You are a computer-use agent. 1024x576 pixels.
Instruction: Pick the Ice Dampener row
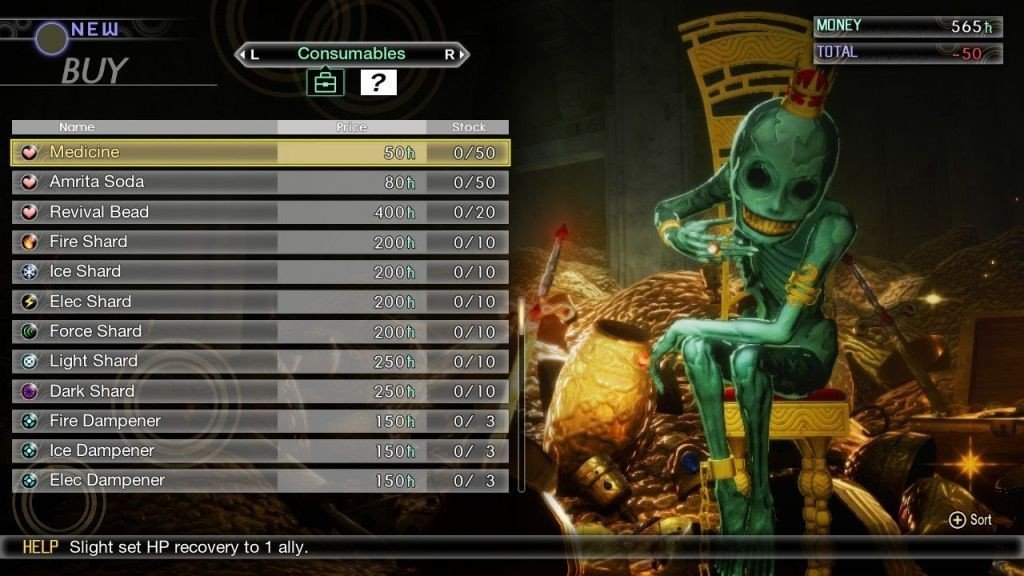coord(260,451)
